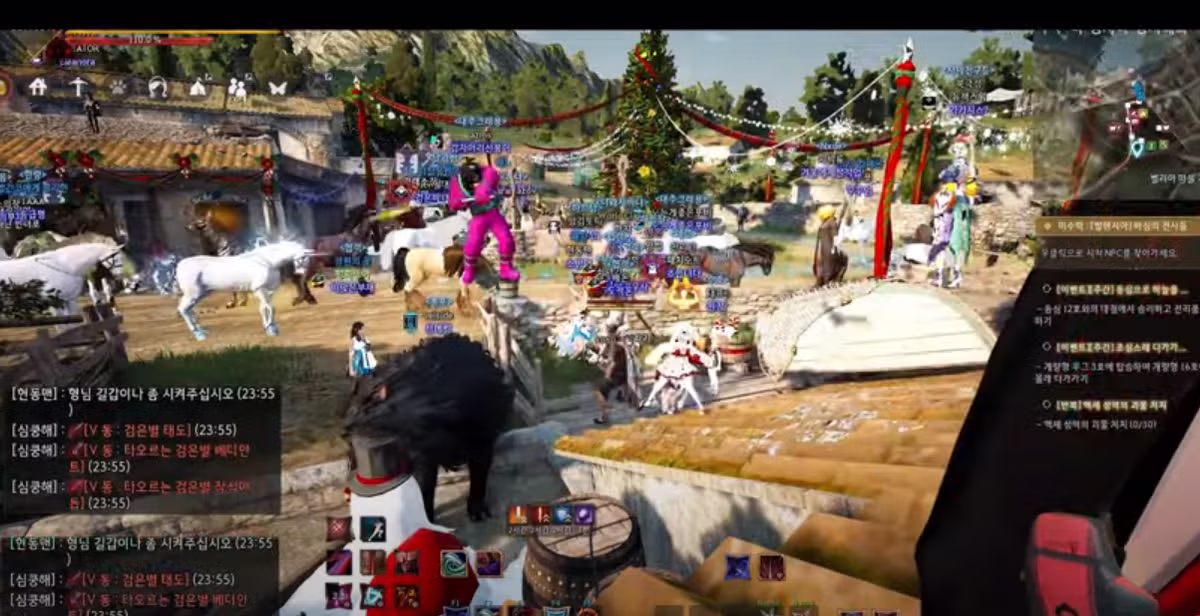The image size is (1200, 616).
Task: Activate the green swirl skill icon
Action: (454, 563)
